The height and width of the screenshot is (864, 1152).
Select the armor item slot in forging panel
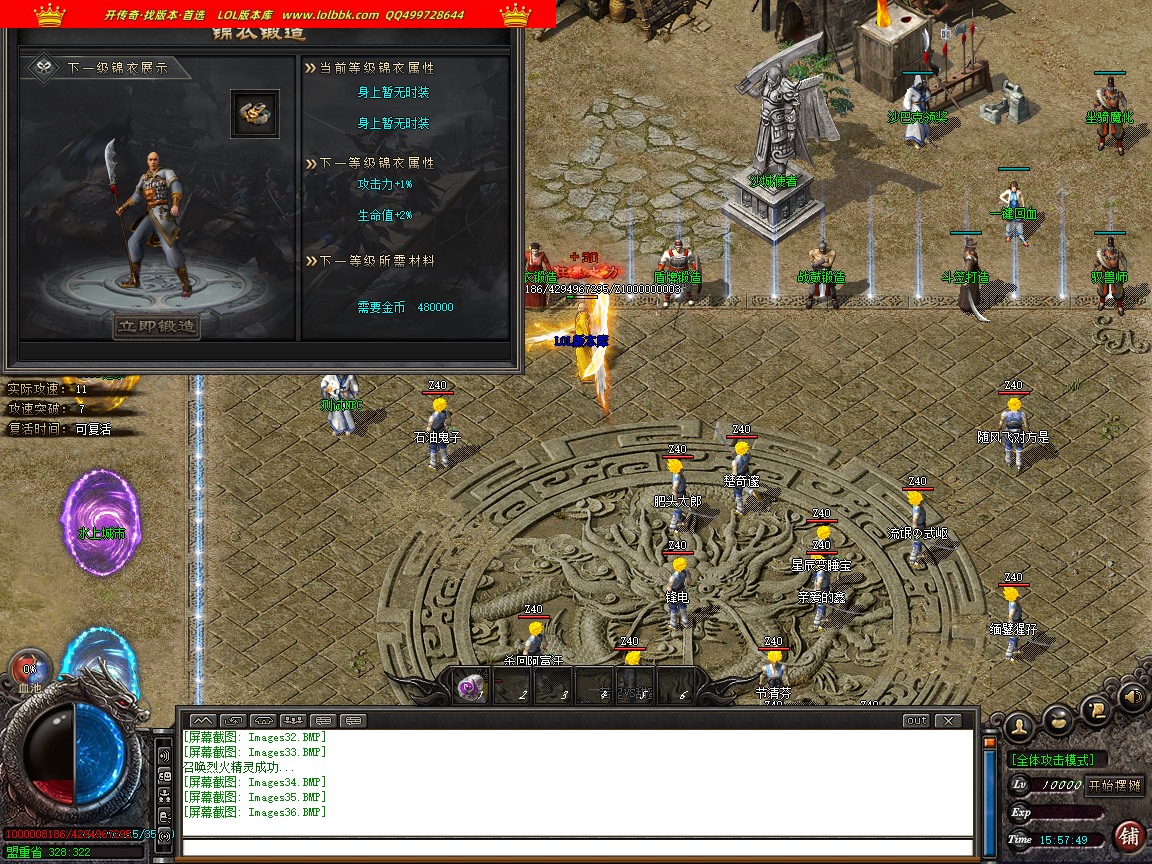click(255, 113)
